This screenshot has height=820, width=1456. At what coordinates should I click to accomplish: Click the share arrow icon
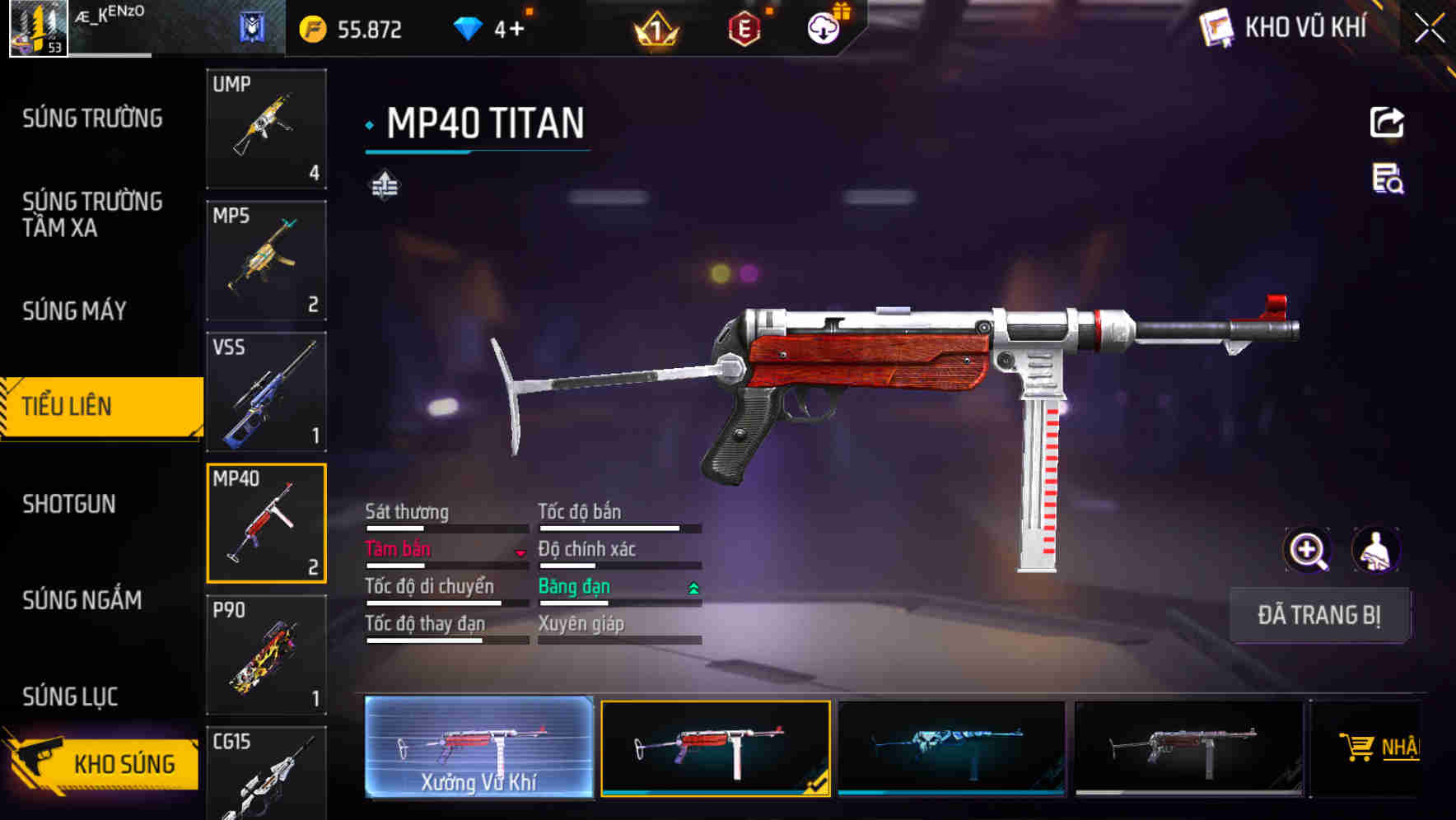[1387, 123]
